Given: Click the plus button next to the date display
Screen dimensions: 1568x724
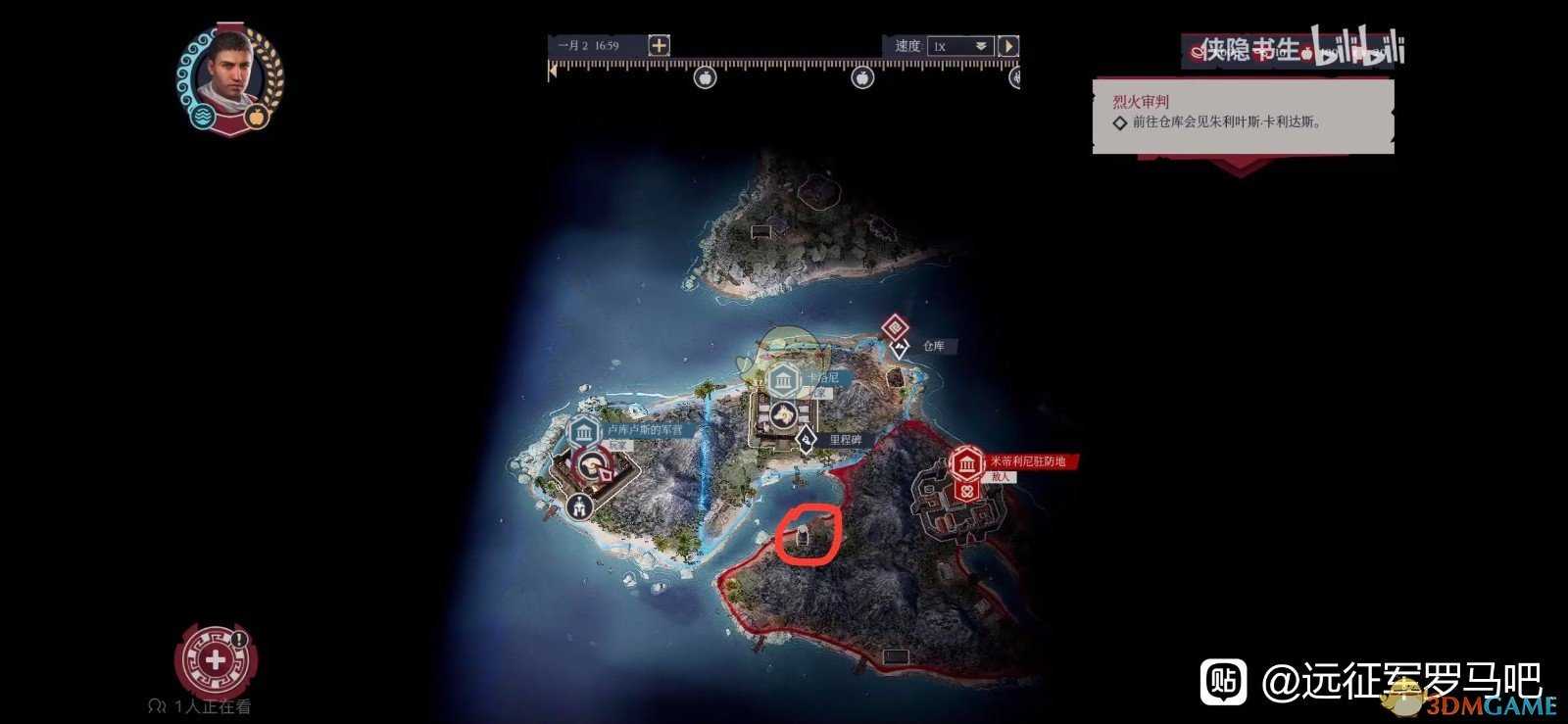Looking at the screenshot, I should (659, 45).
